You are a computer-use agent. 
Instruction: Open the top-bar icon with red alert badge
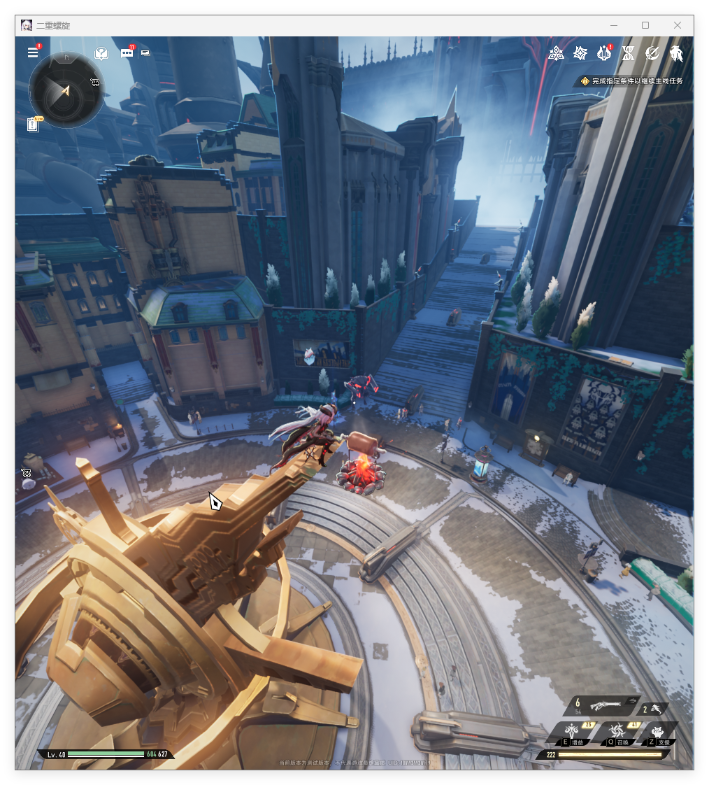tap(604, 52)
